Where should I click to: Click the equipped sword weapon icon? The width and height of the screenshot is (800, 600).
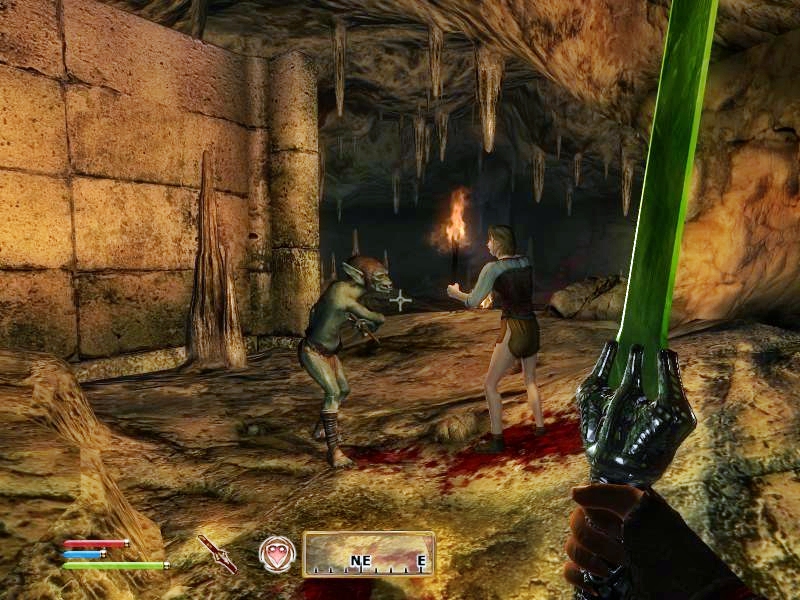[217, 553]
